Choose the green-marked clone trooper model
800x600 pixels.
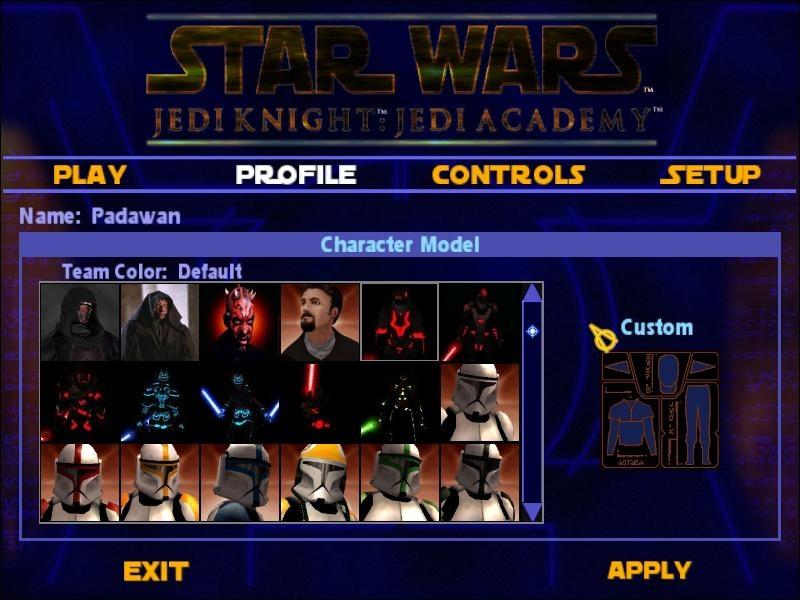400,482
